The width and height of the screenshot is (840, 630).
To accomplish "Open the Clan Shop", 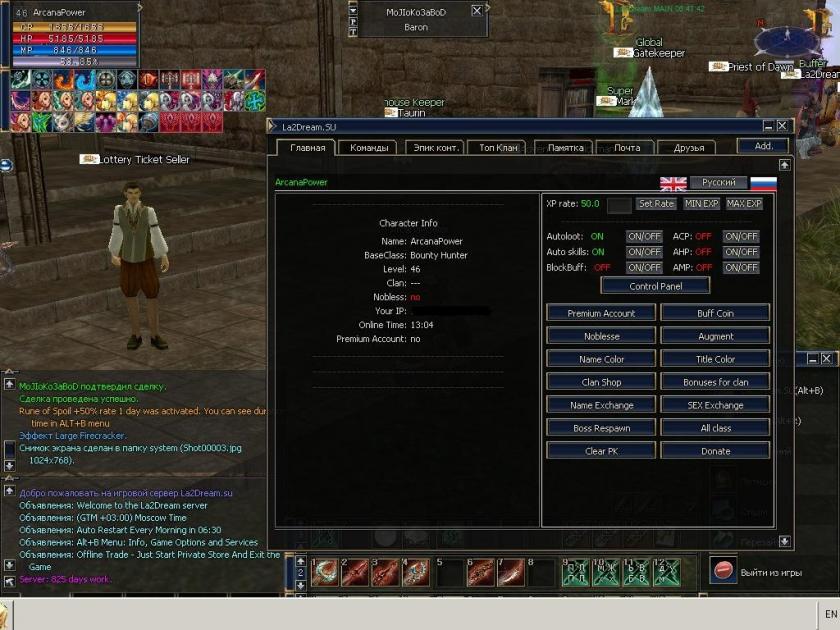I will click(601, 382).
